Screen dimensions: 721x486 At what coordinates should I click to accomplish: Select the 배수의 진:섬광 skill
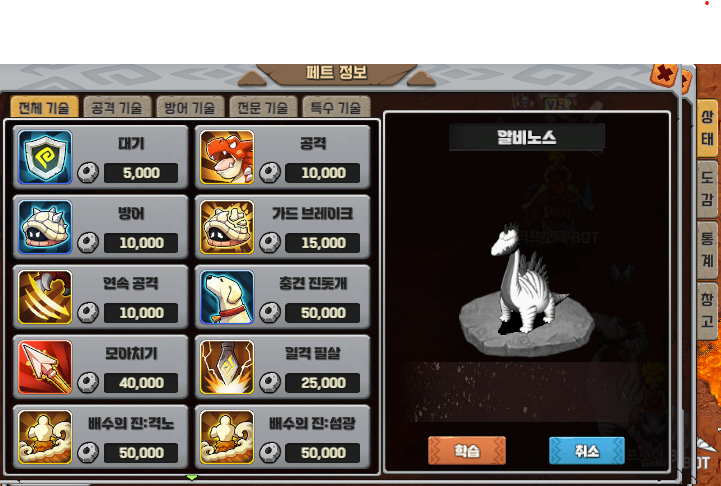coord(284,436)
